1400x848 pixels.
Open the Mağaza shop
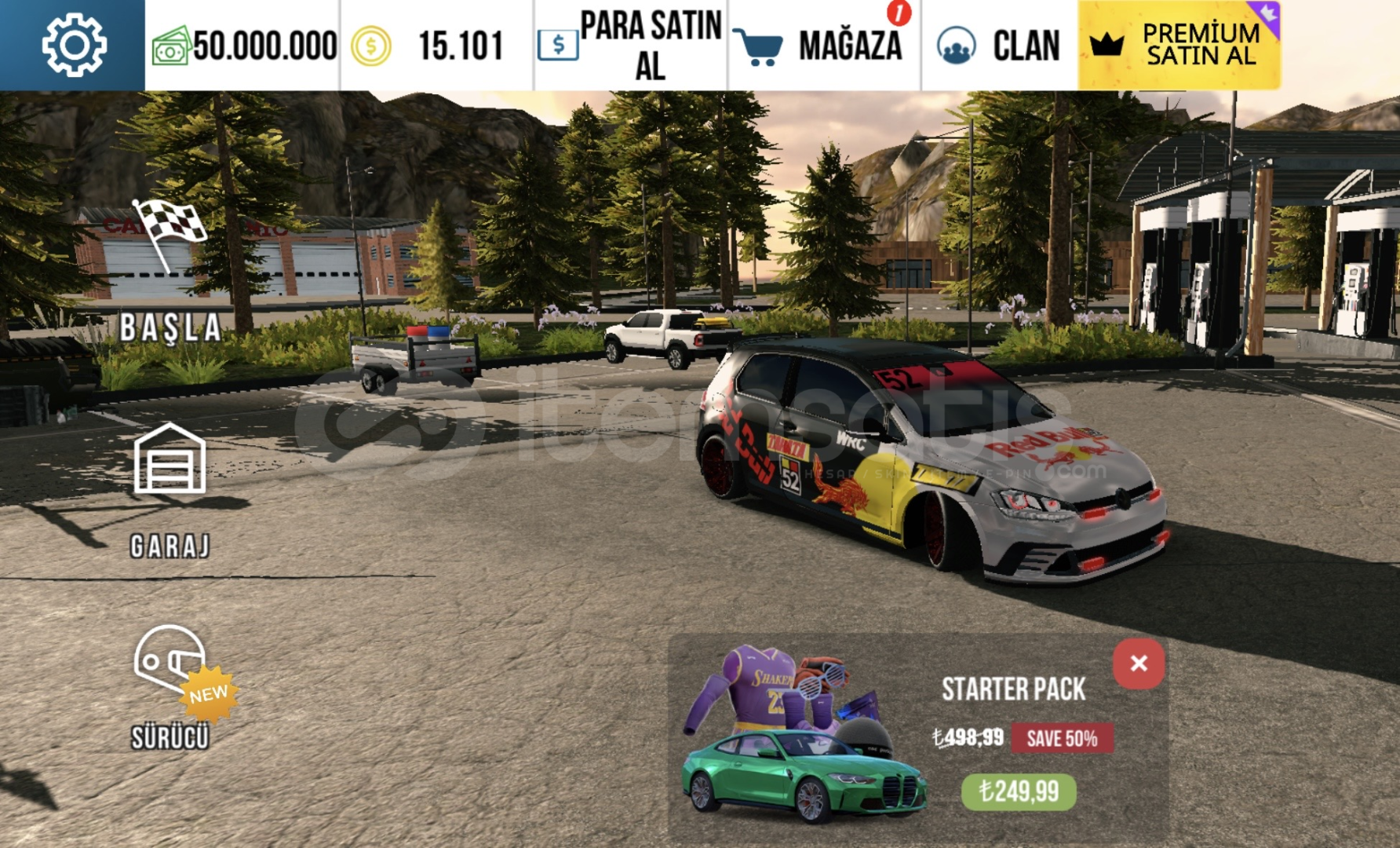(x=823, y=46)
